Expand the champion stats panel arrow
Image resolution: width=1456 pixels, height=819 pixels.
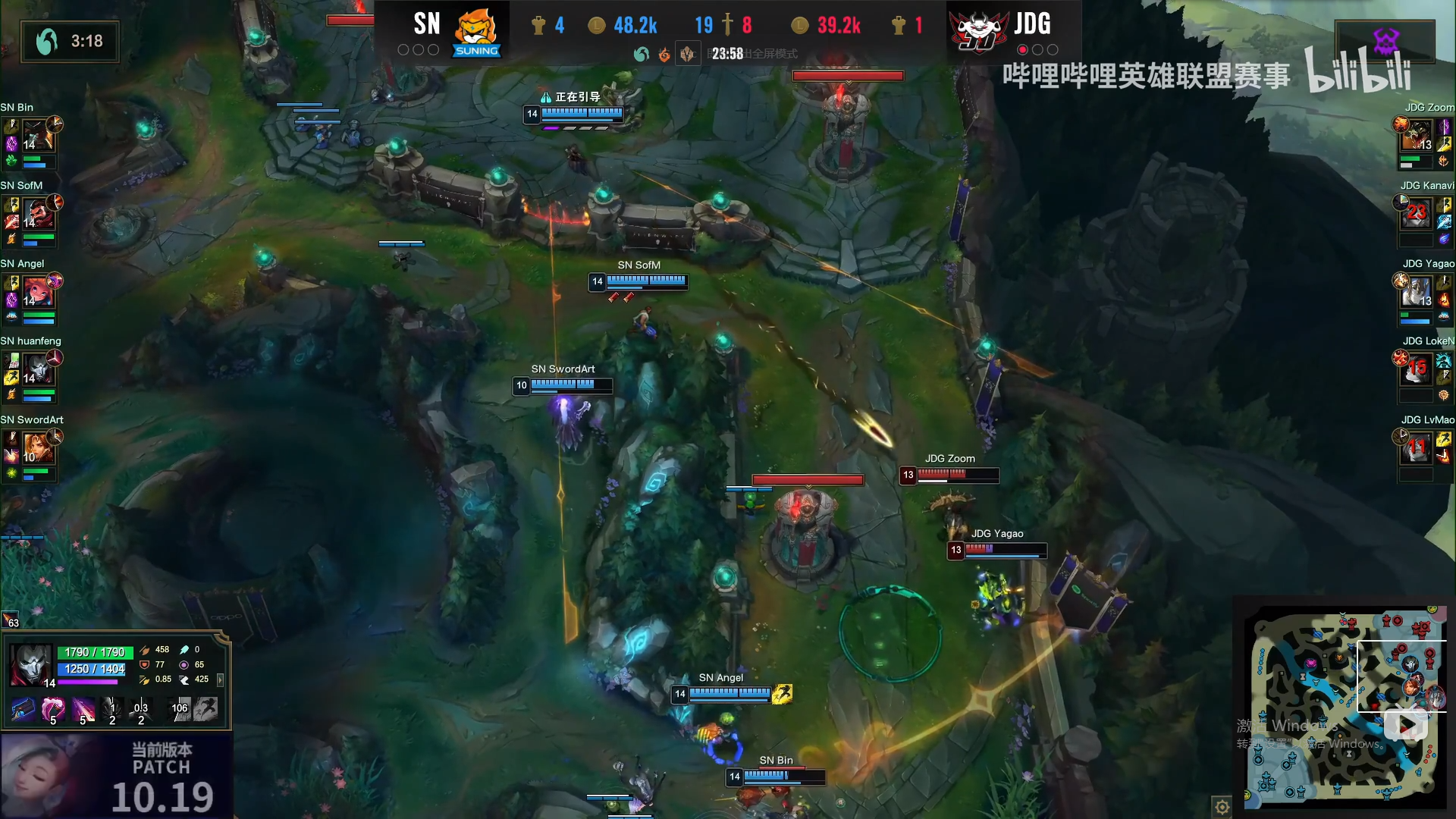(221, 680)
